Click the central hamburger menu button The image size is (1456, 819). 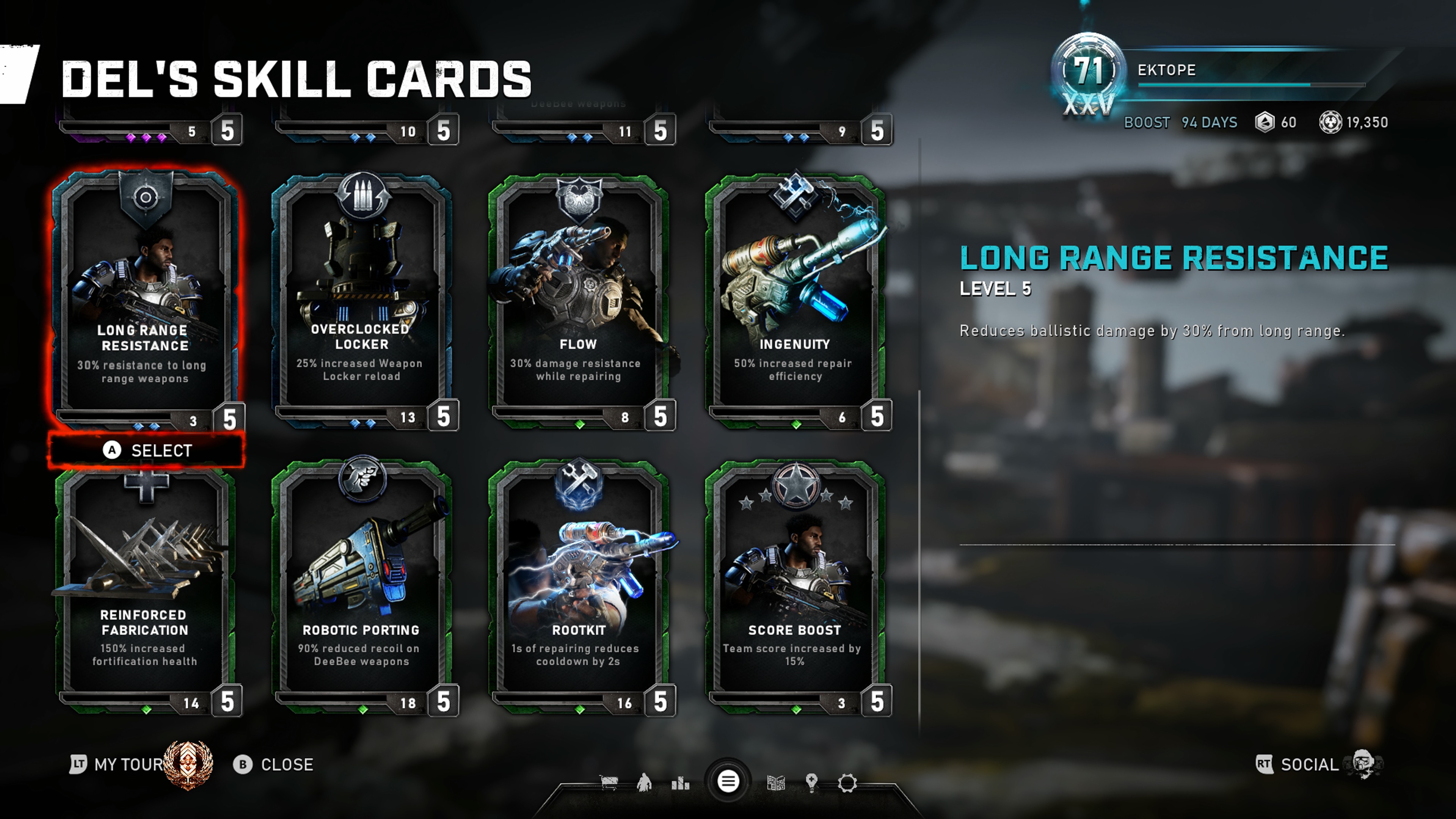728,782
